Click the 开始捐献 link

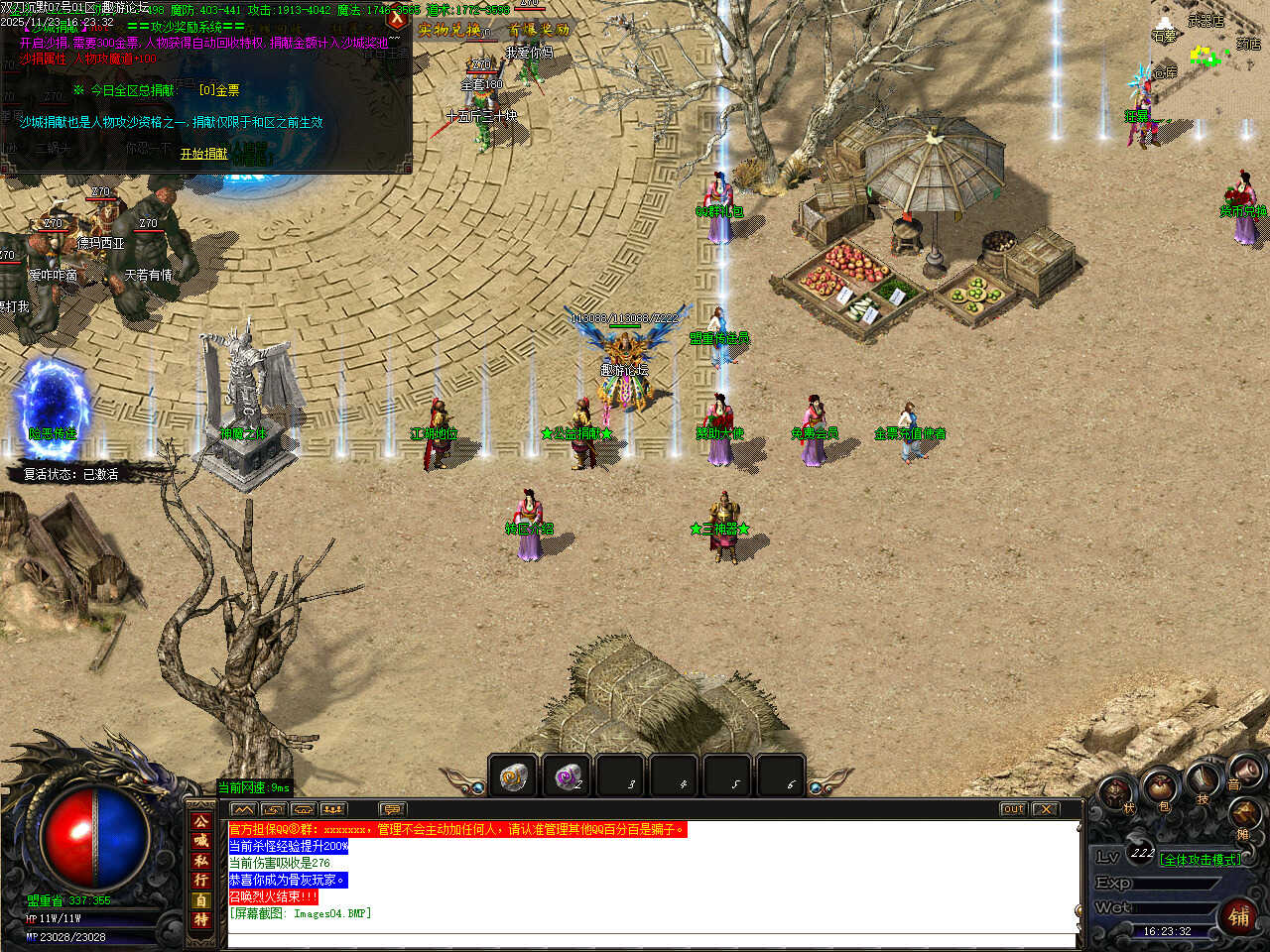pyautogui.click(x=203, y=154)
